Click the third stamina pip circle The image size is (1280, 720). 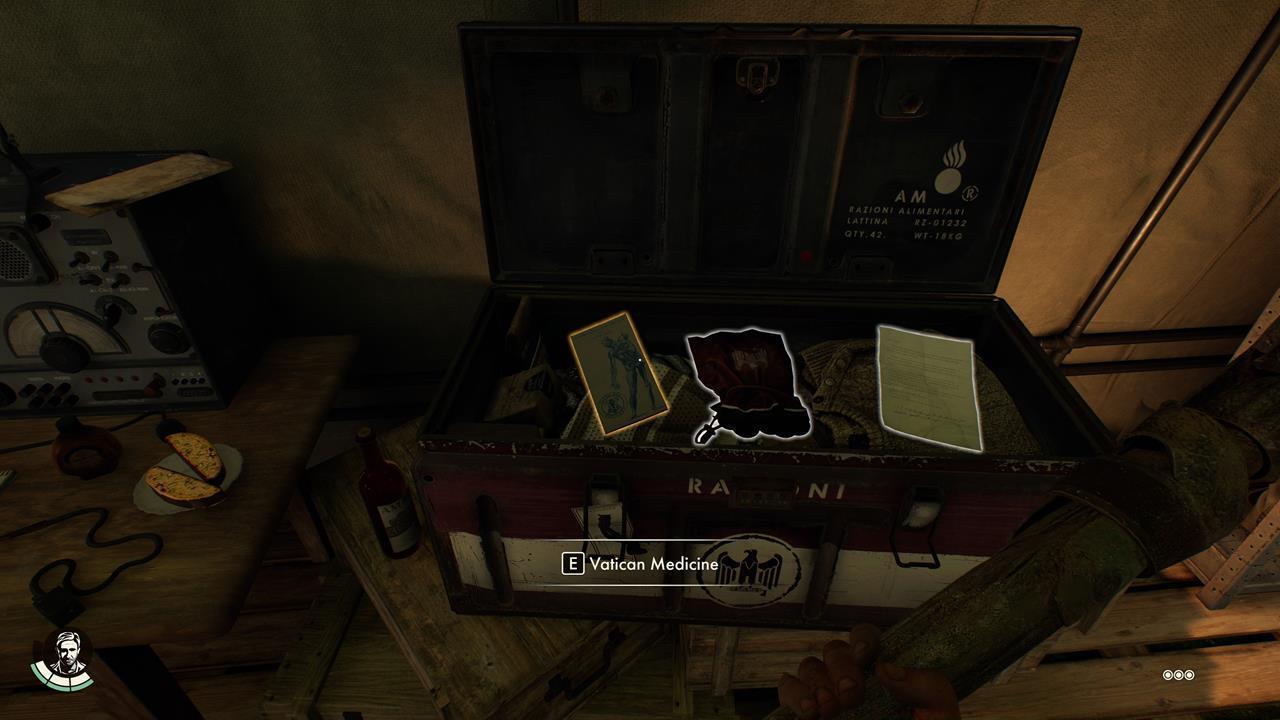pyautogui.click(x=1189, y=676)
